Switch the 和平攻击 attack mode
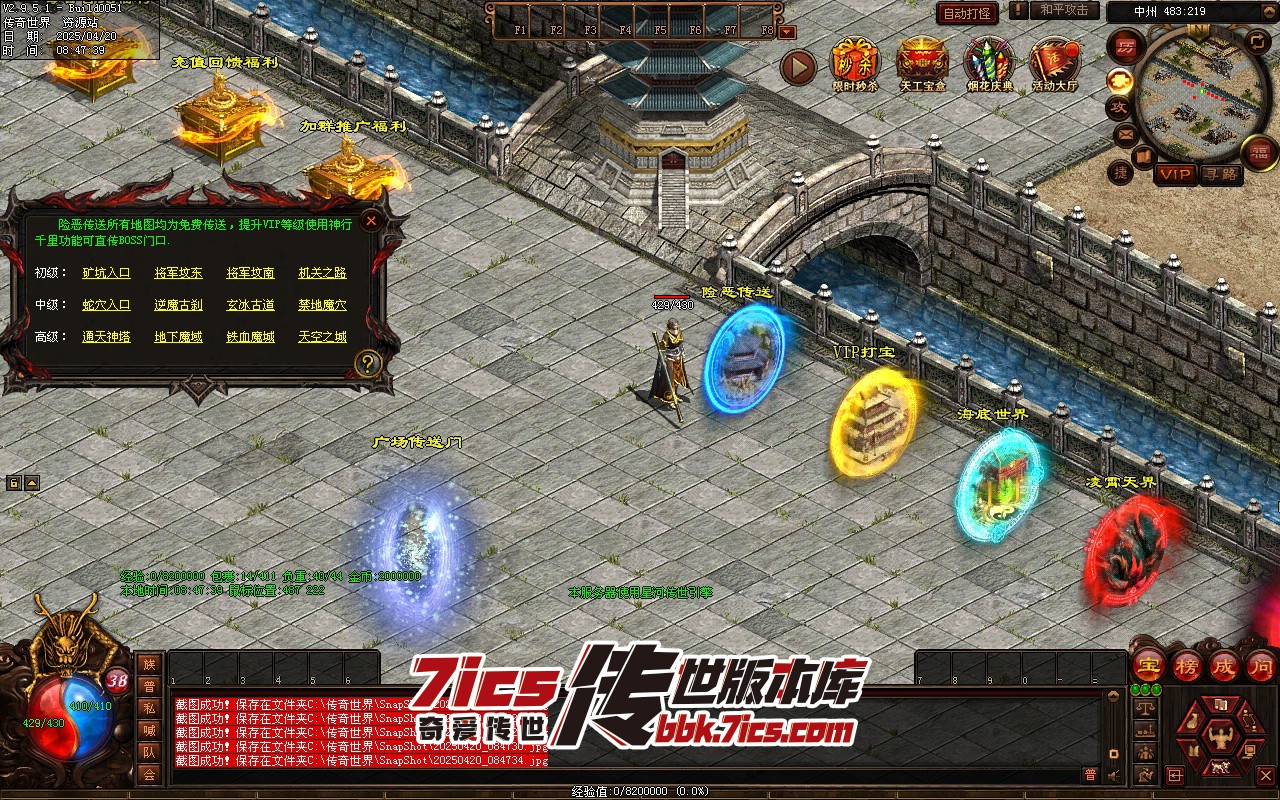This screenshot has width=1280, height=800. pos(1064,10)
